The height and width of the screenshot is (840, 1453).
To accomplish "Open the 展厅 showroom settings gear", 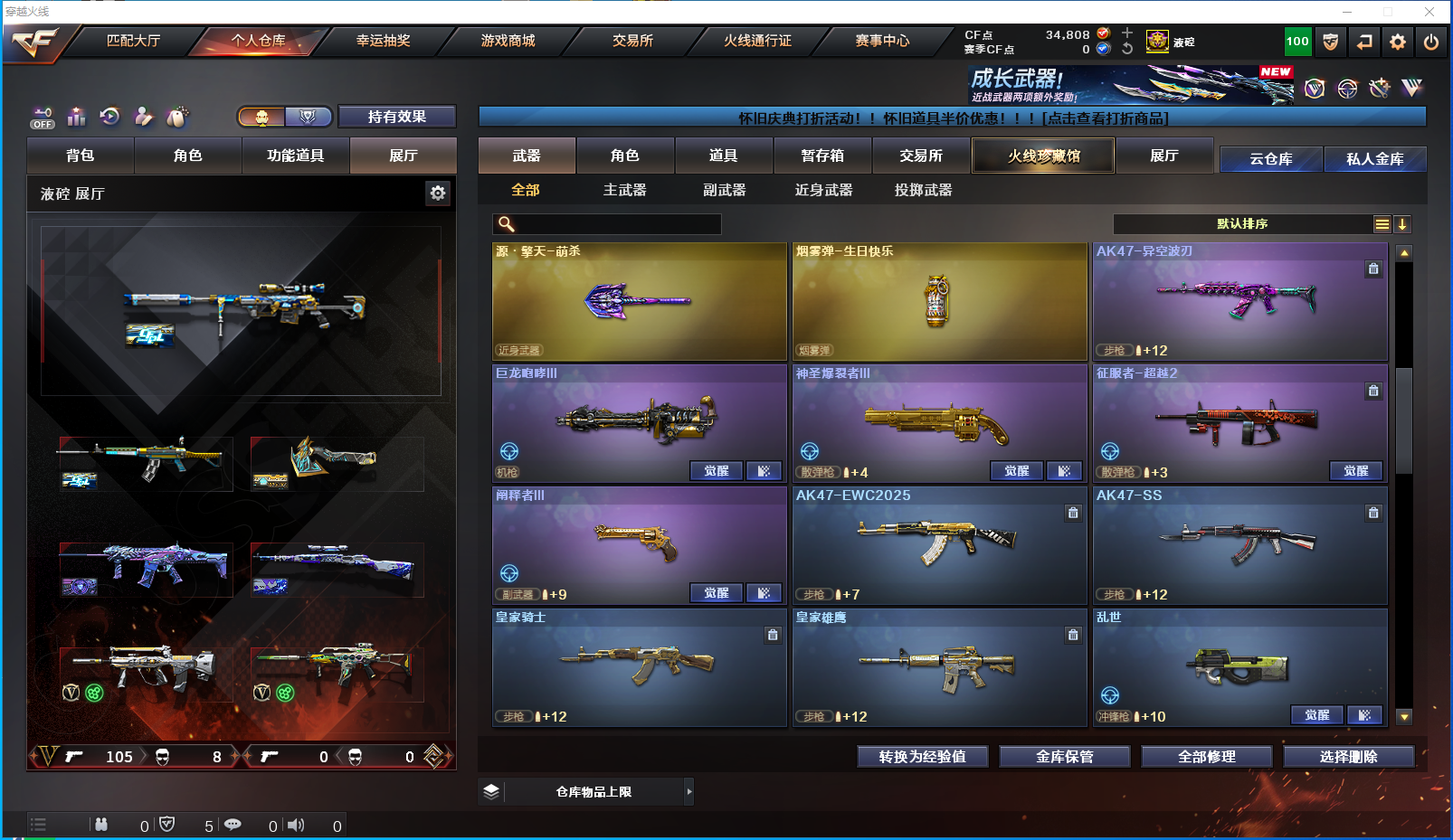I will click(438, 193).
